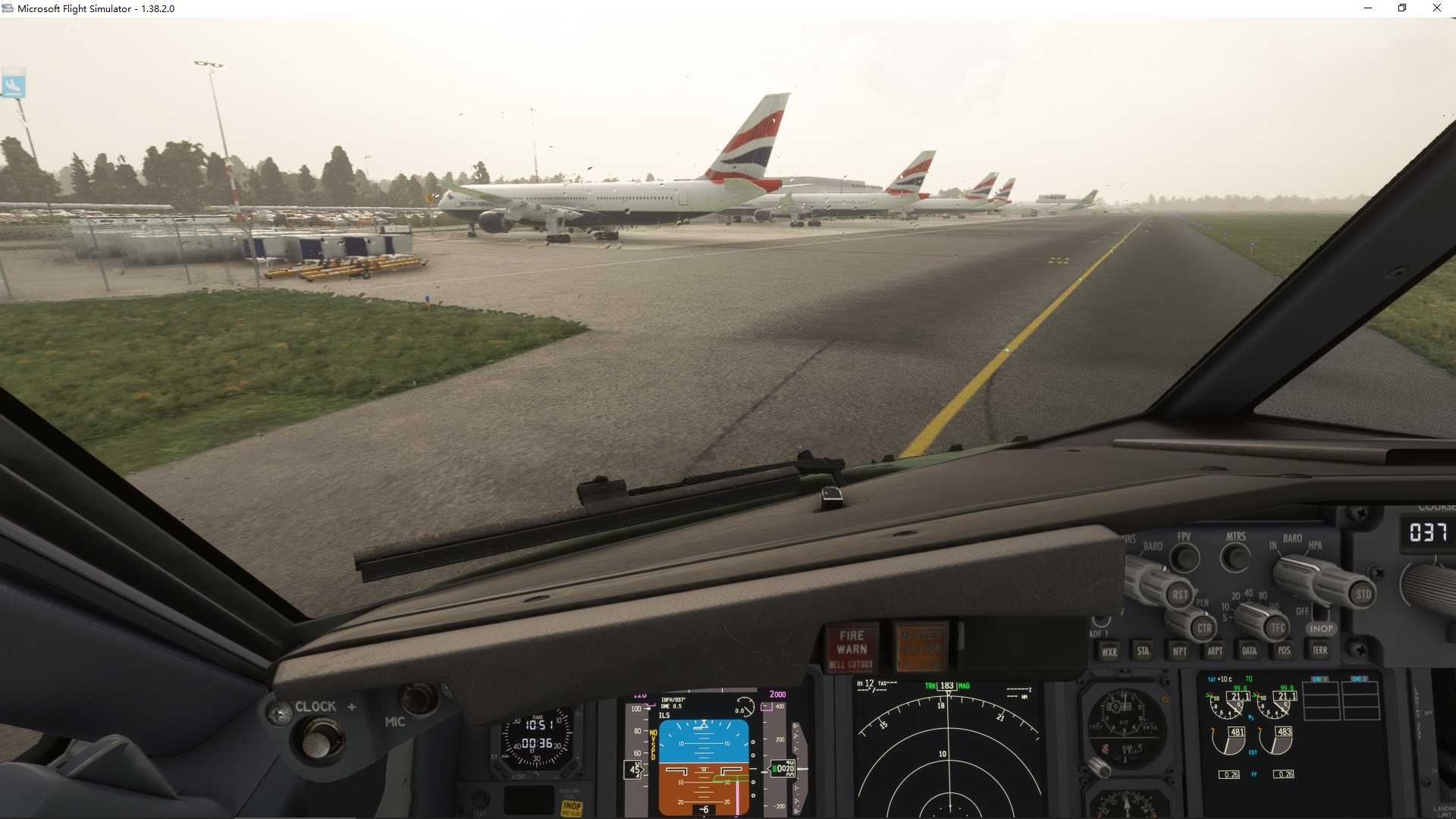Select the WPT waypoint display button
Image resolution: width=1456 pixels, height=819 pixels.
tap(1180, 651)
